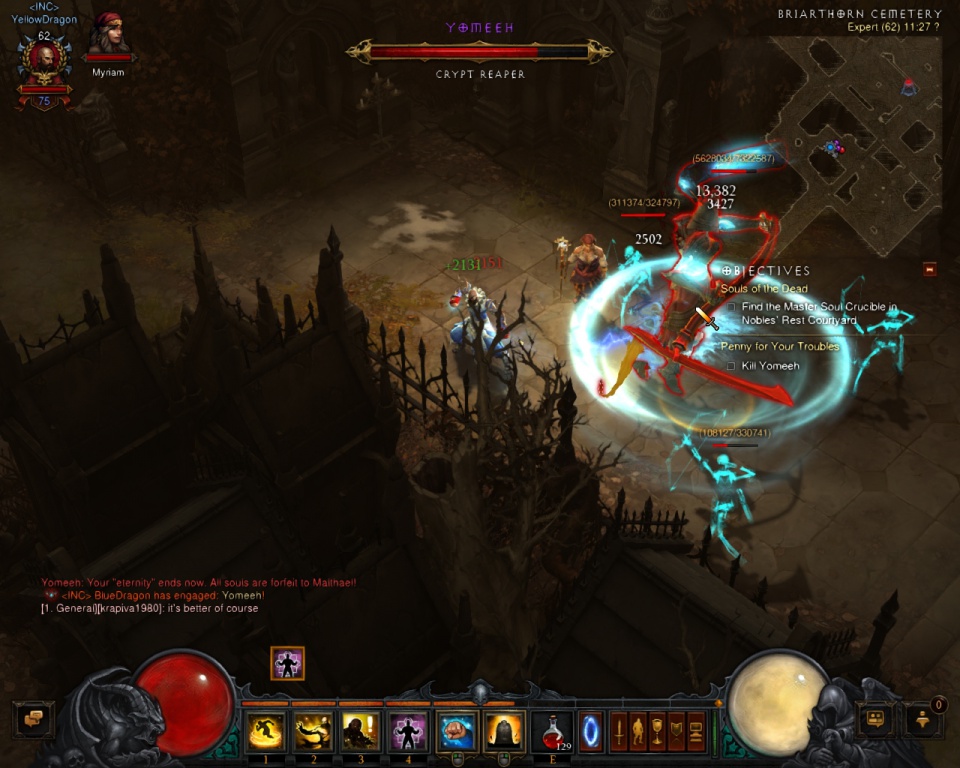Activate the golden bell secondary skill

(x=504, y=731)
